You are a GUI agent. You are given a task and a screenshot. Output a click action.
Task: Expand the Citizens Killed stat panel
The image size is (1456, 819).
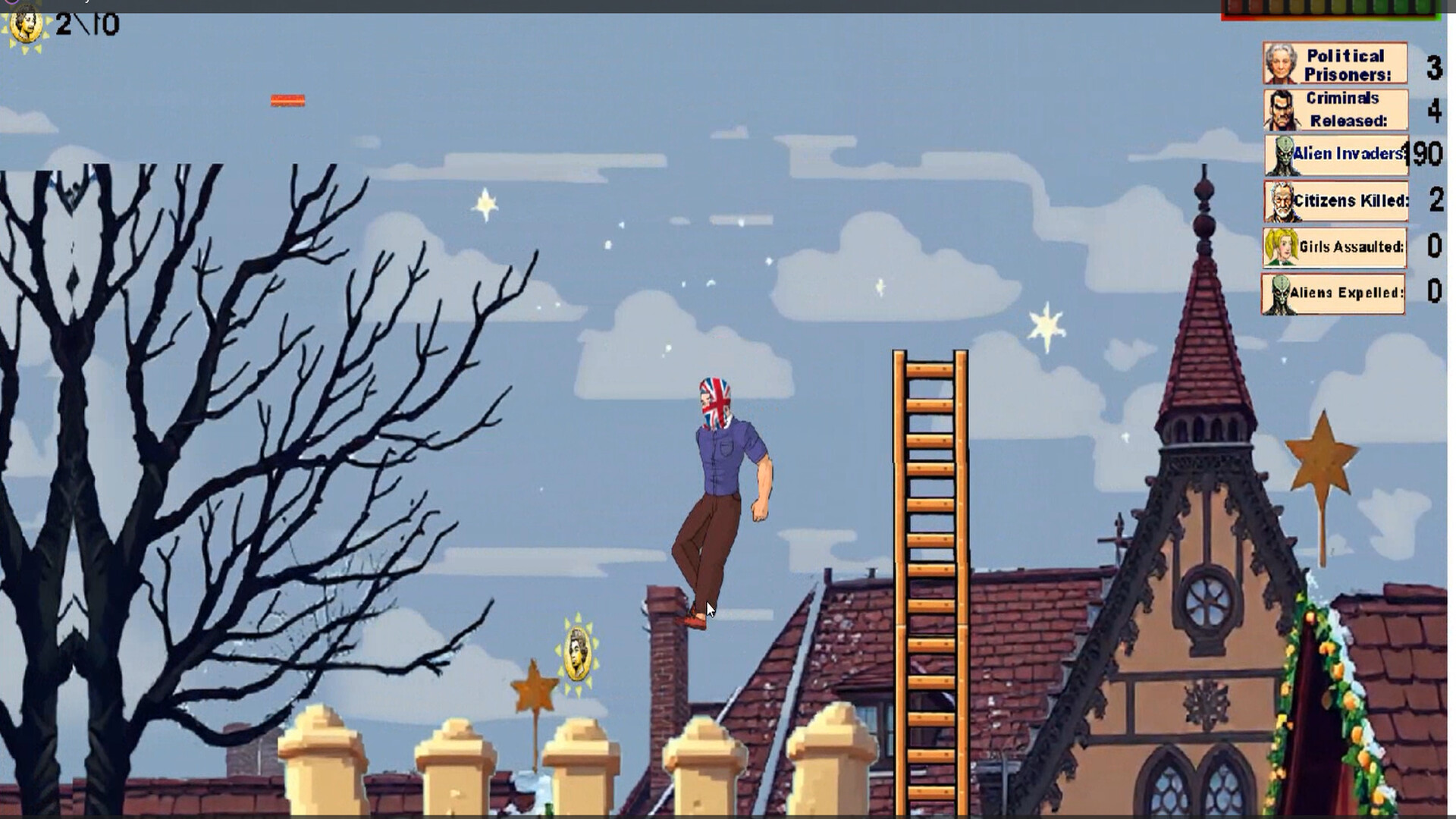pos(1335,201)
